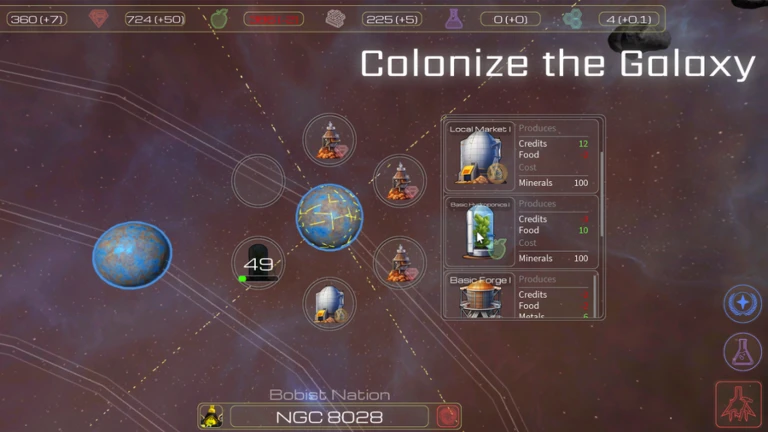Open the Bobist Nation faction emblem
The height and width of the screenshot is (432, 768).
coord(210,417)
